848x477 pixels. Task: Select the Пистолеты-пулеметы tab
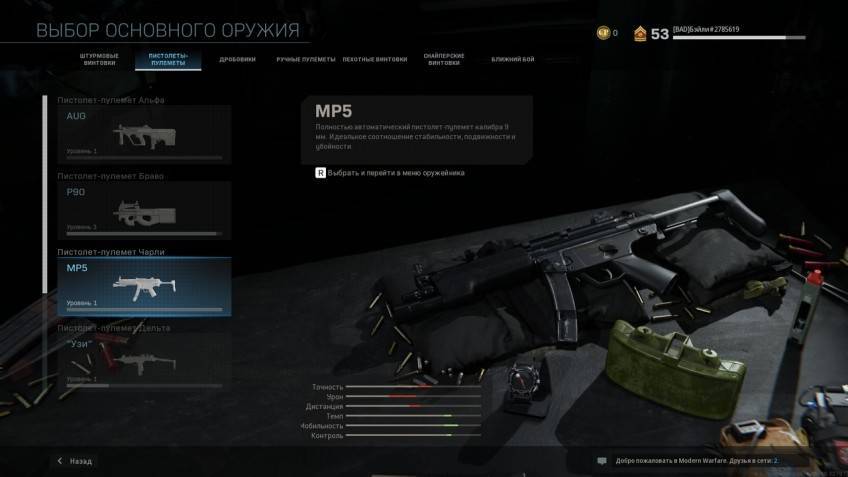click(168, 60)
